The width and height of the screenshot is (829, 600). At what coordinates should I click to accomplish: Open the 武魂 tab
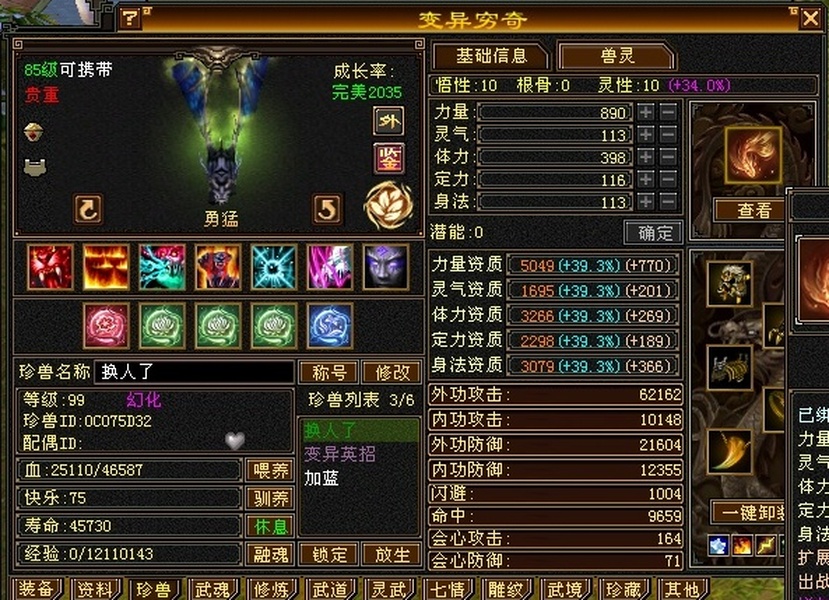tap(212, 589)
